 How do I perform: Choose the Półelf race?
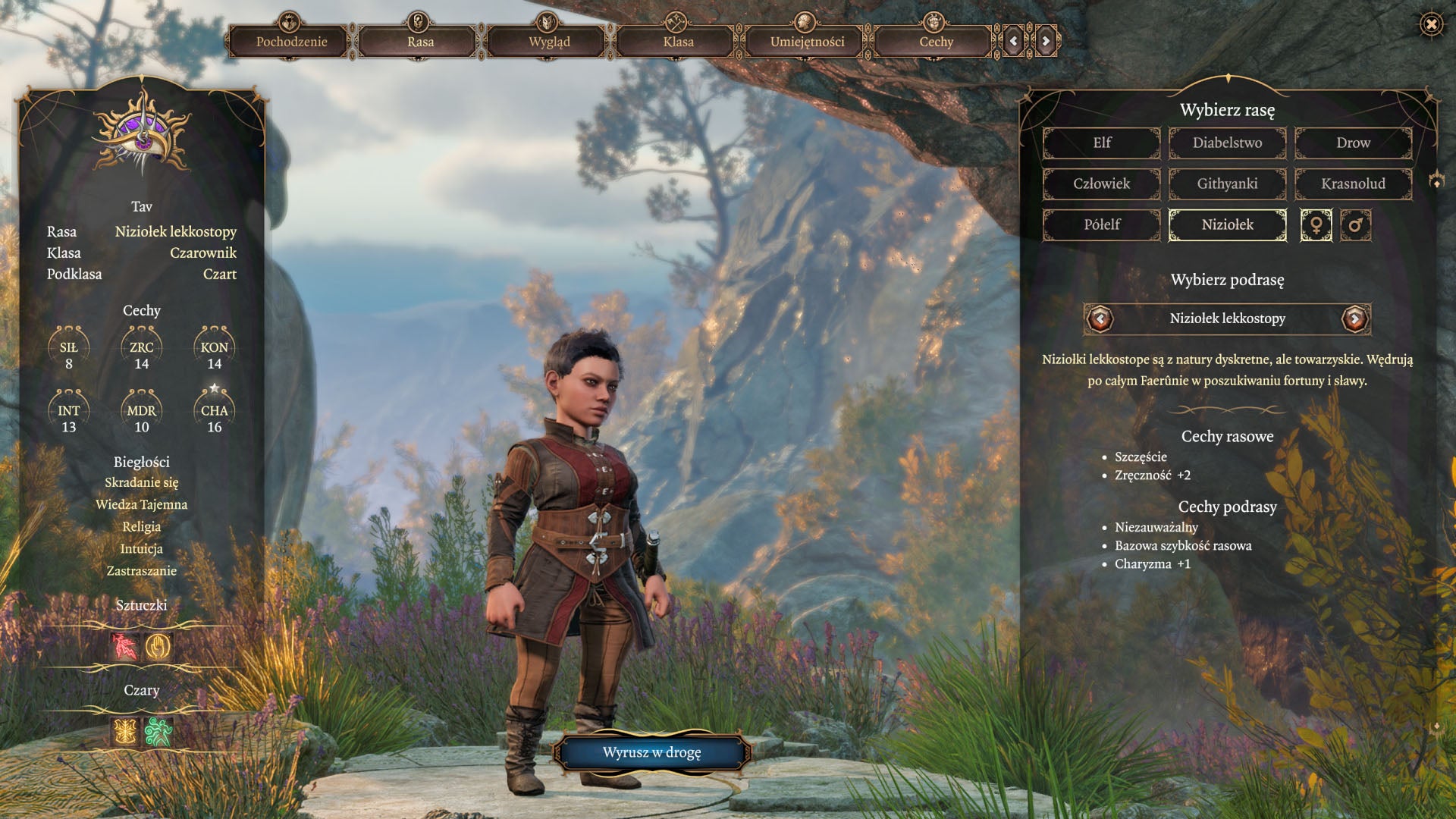(1102, 224)
